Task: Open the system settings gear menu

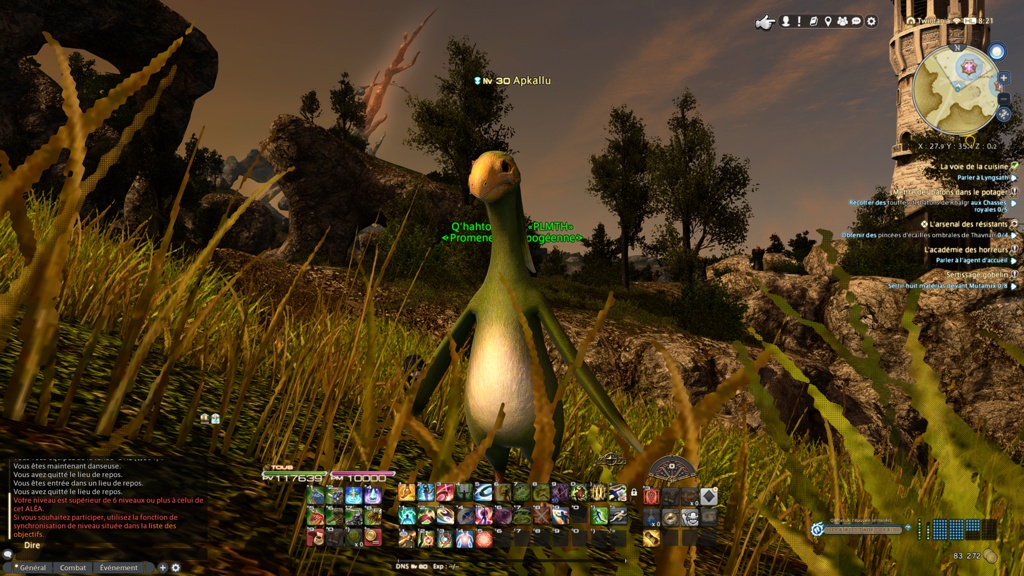Action: point(871,21)
